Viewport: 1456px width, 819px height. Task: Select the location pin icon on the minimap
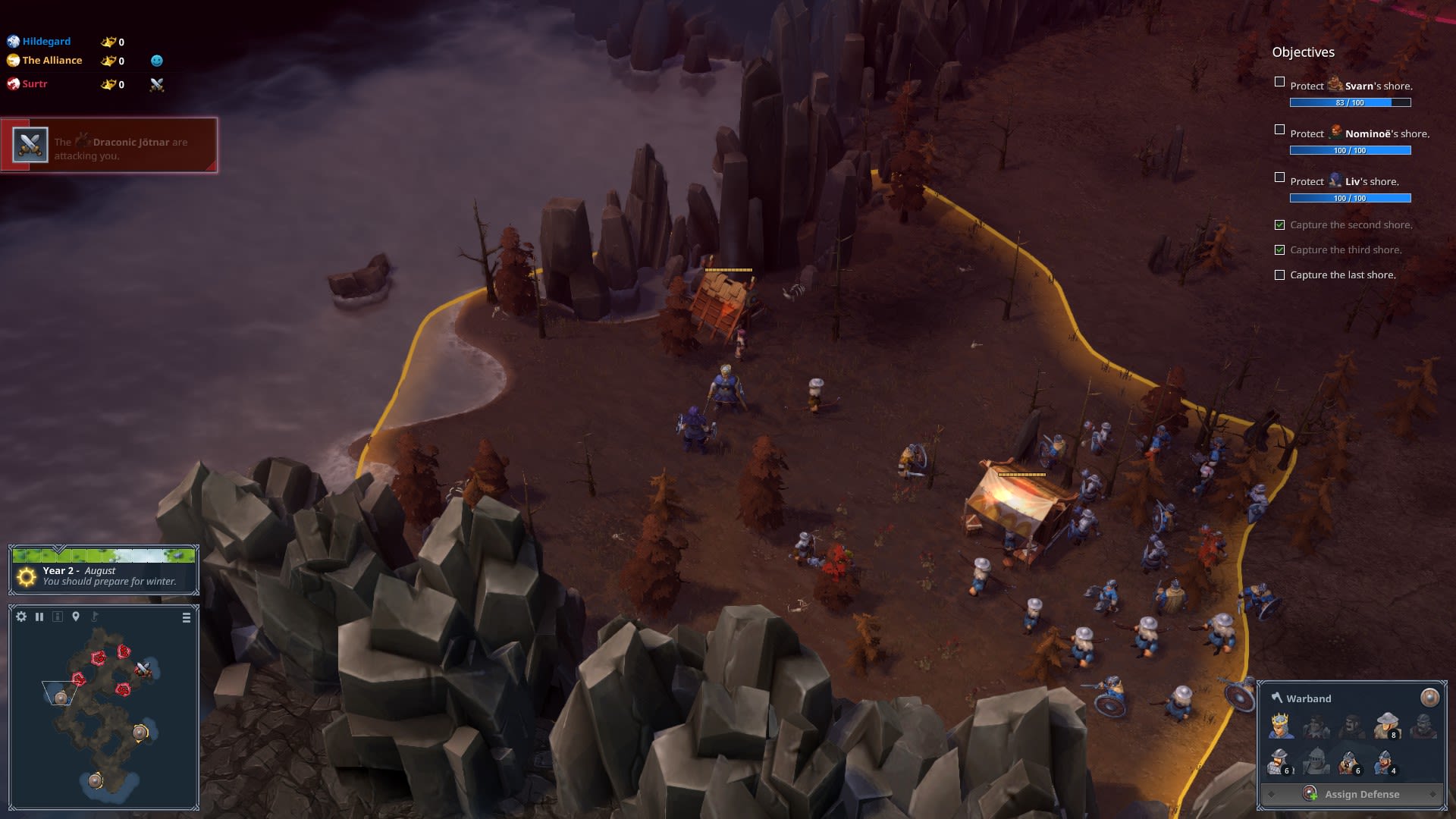[x=75, y=617]
